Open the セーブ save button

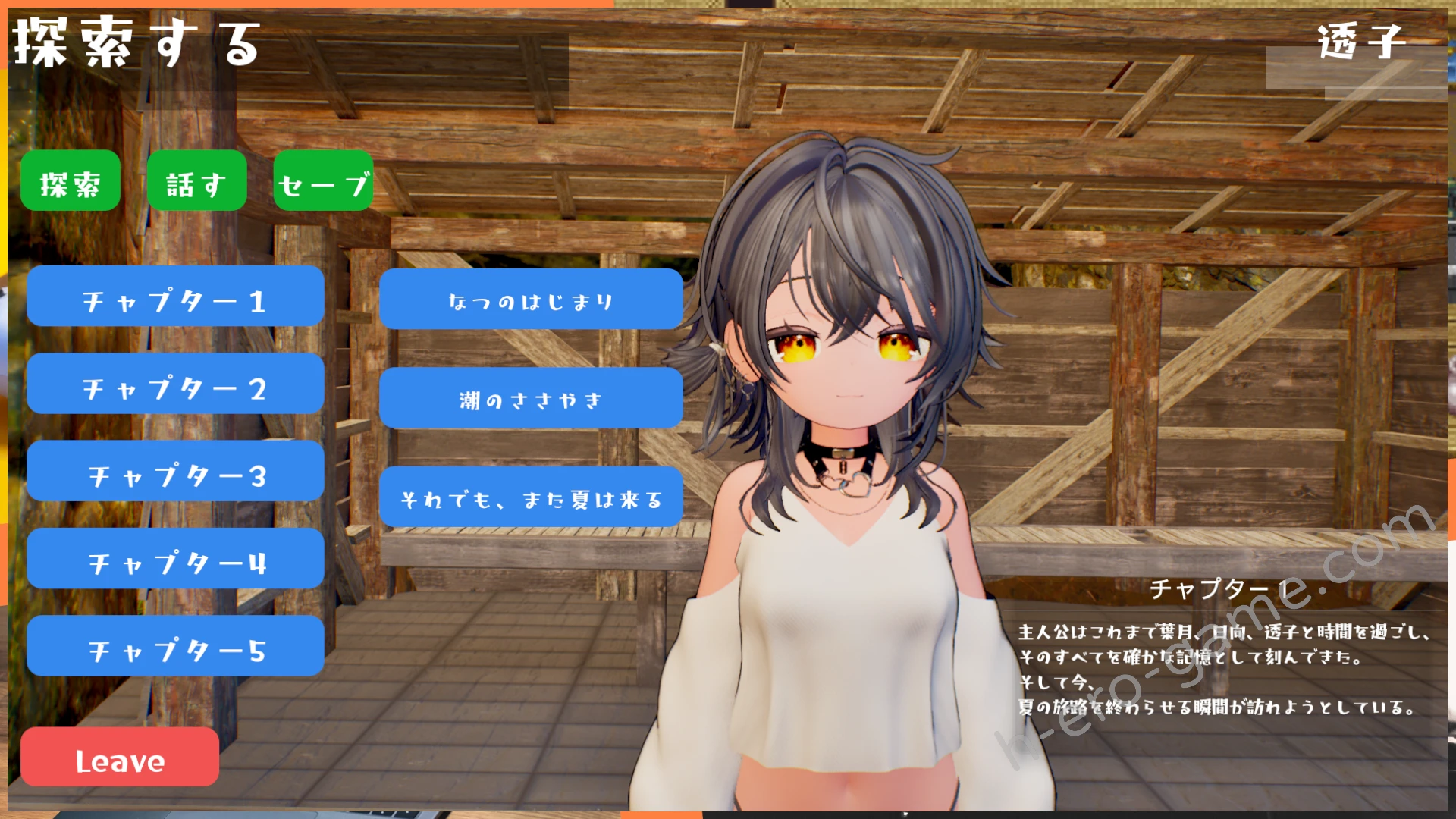(323, 181)
